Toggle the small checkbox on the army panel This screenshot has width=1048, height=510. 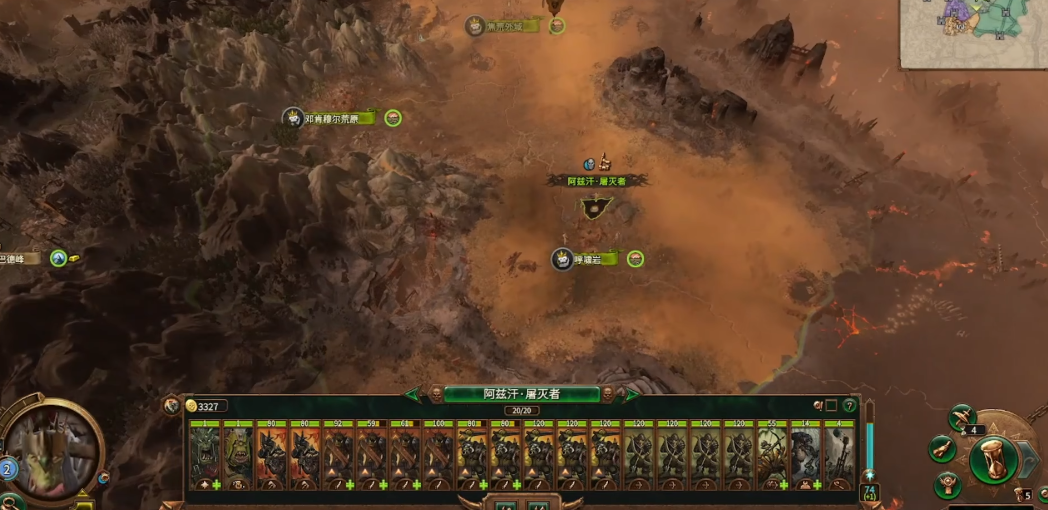point(832,406)
